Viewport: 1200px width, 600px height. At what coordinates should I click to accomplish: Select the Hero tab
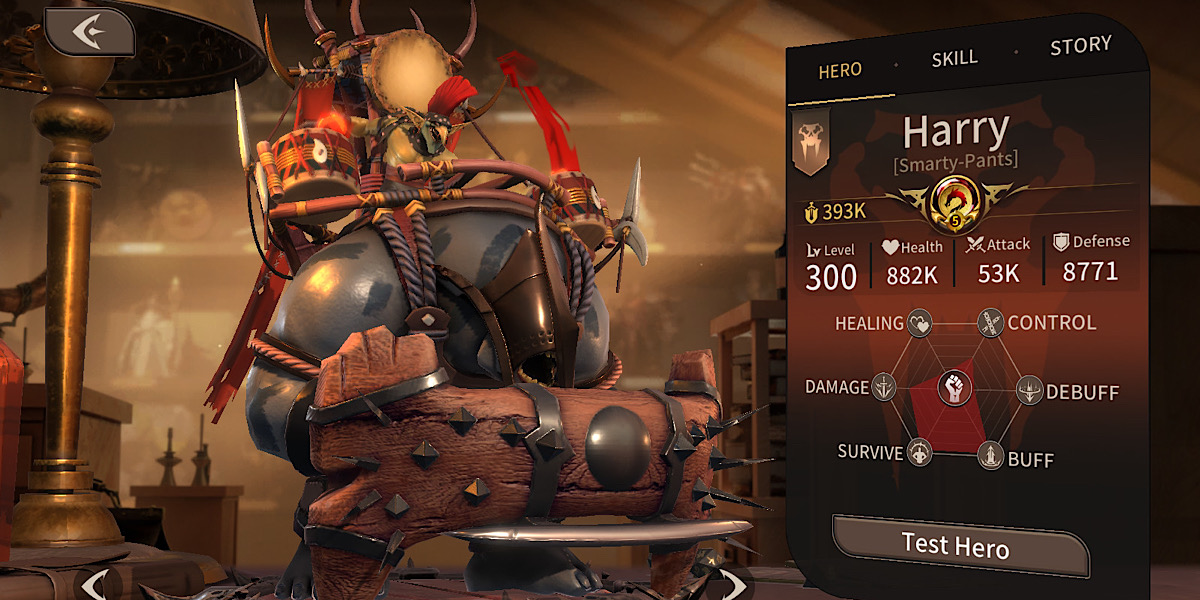pyautogui.click(x=840, y=71)
